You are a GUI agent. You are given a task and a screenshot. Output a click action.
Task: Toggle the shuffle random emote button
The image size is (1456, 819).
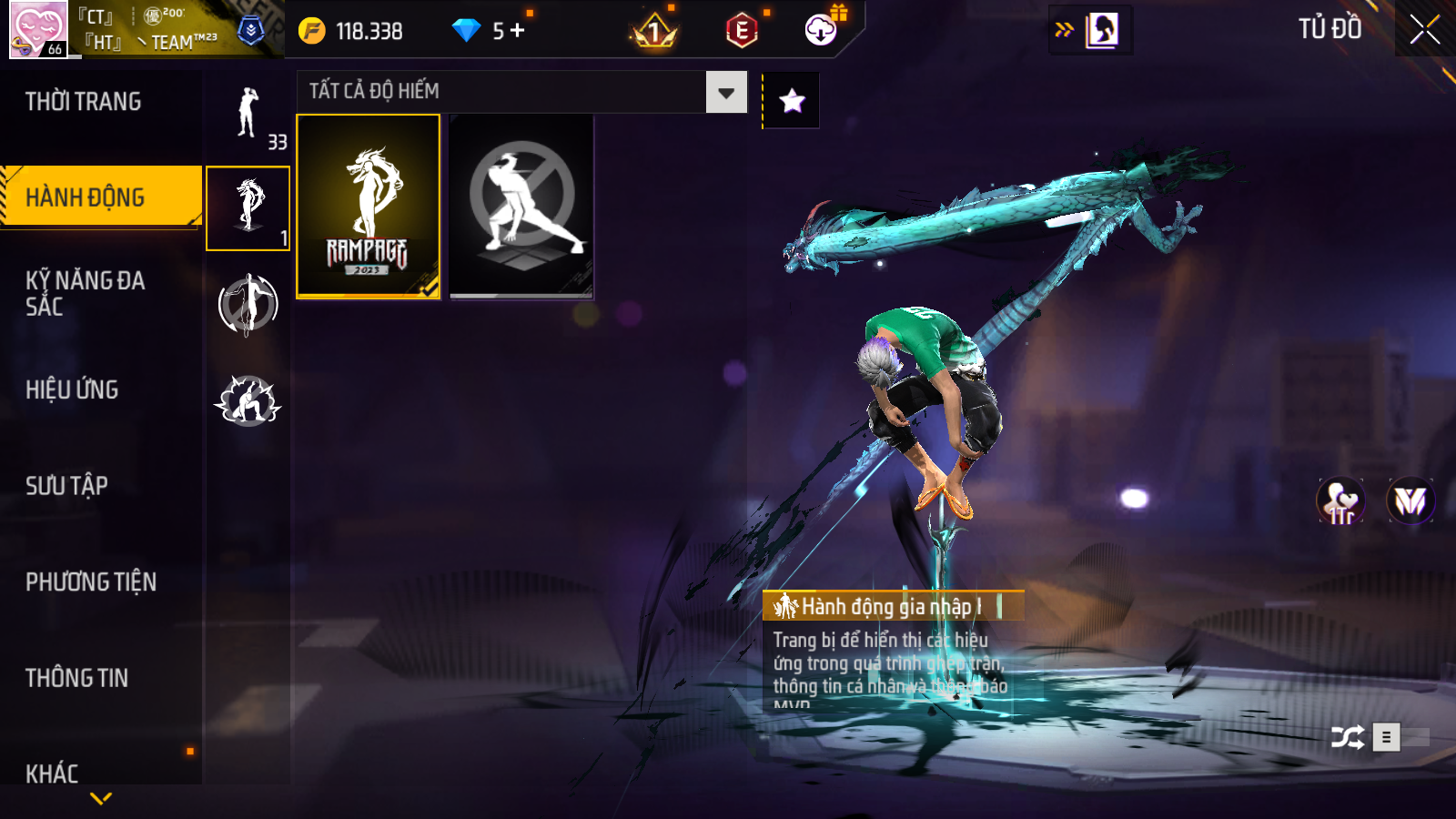click(x=1347, y=737)
